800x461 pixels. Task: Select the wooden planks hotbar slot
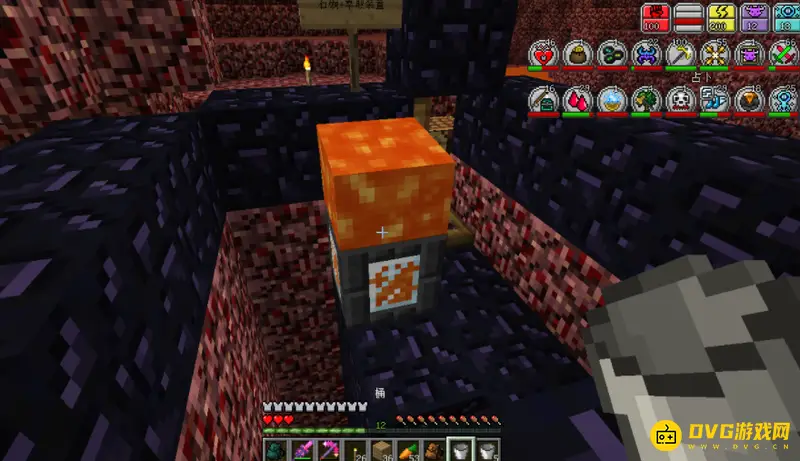point(381,450)
